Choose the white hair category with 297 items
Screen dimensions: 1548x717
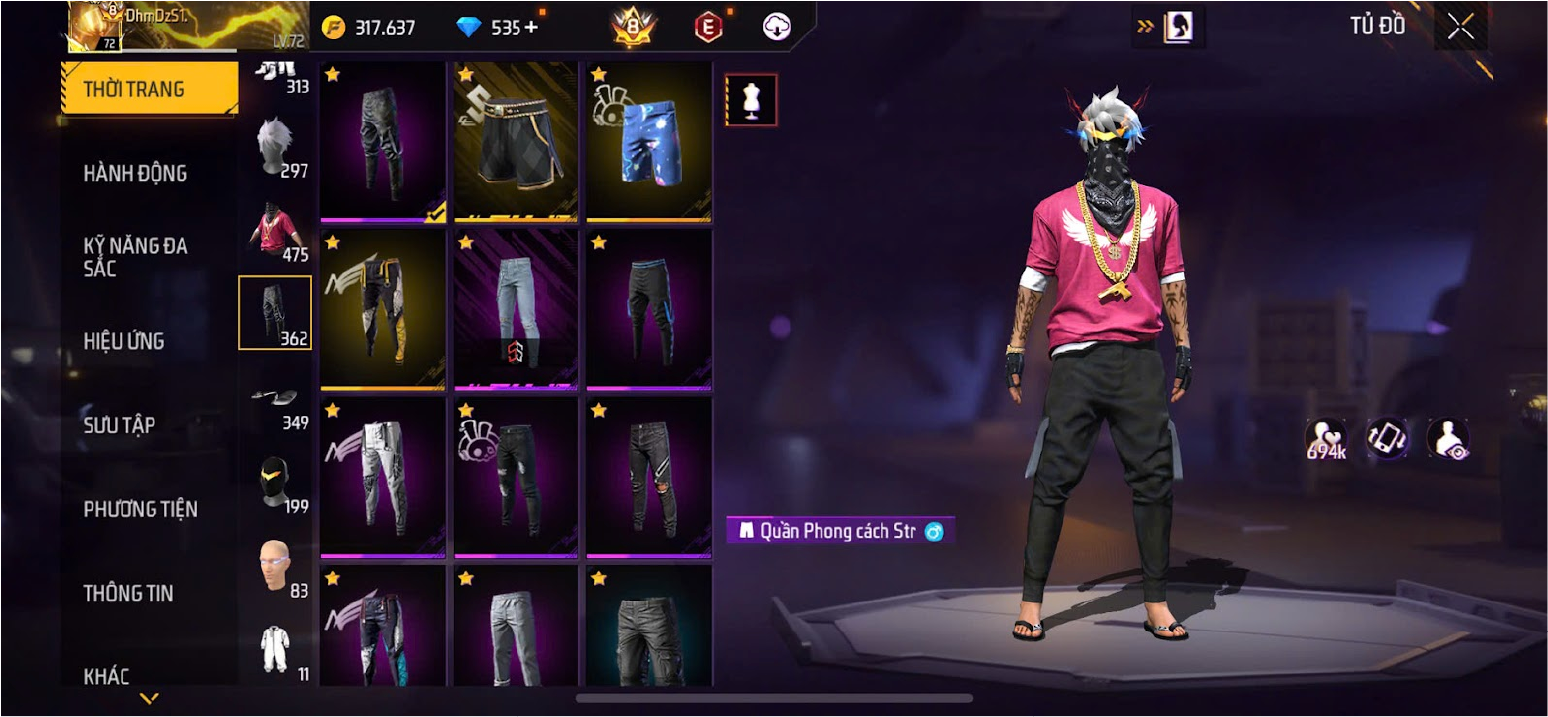[275, 146]
